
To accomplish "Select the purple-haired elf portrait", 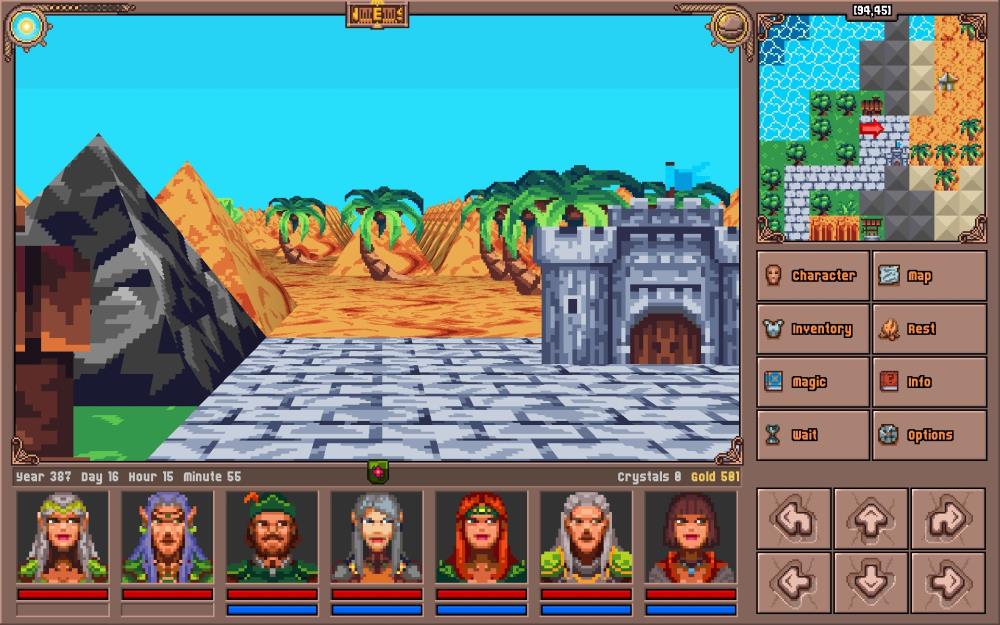I will 168,536.
